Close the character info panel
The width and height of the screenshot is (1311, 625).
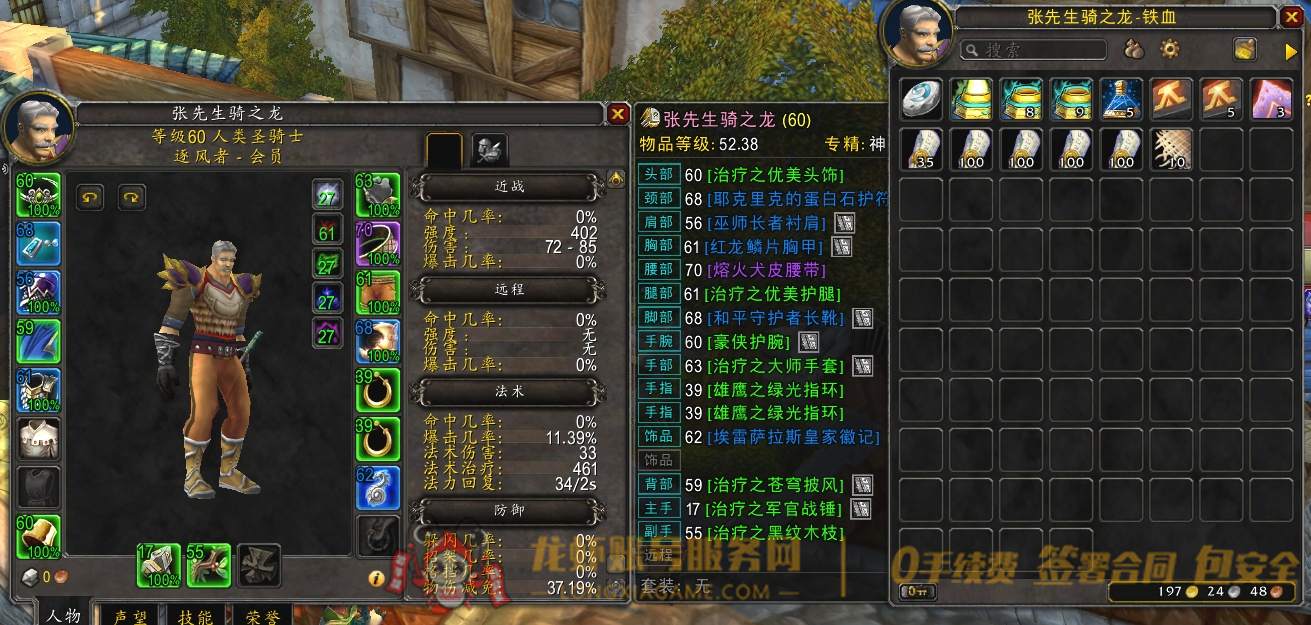click(618, 115)
